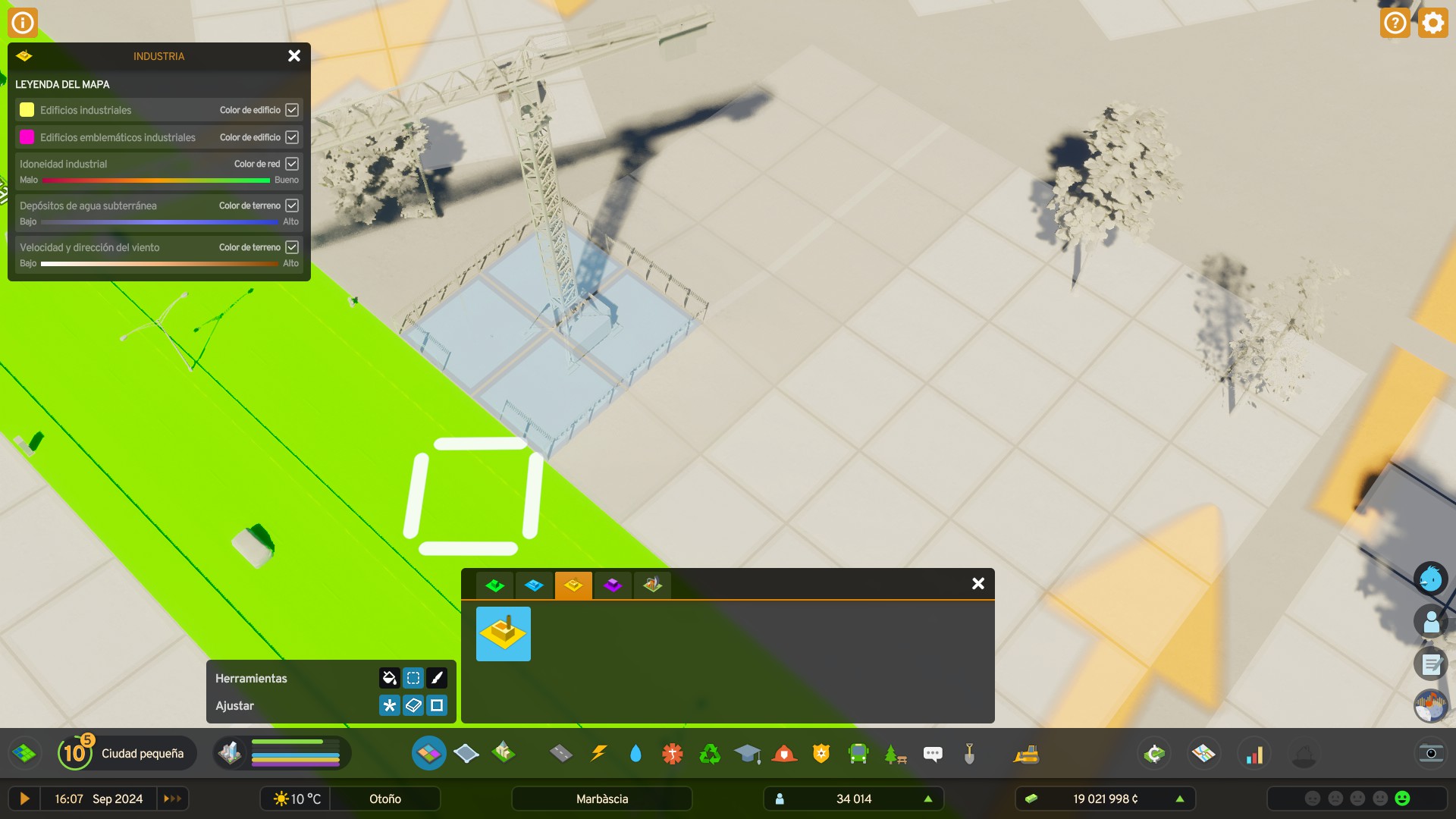Open the map layers overview panel
The width and height of the screenshot is (1456, 819).
point(1205,753)
